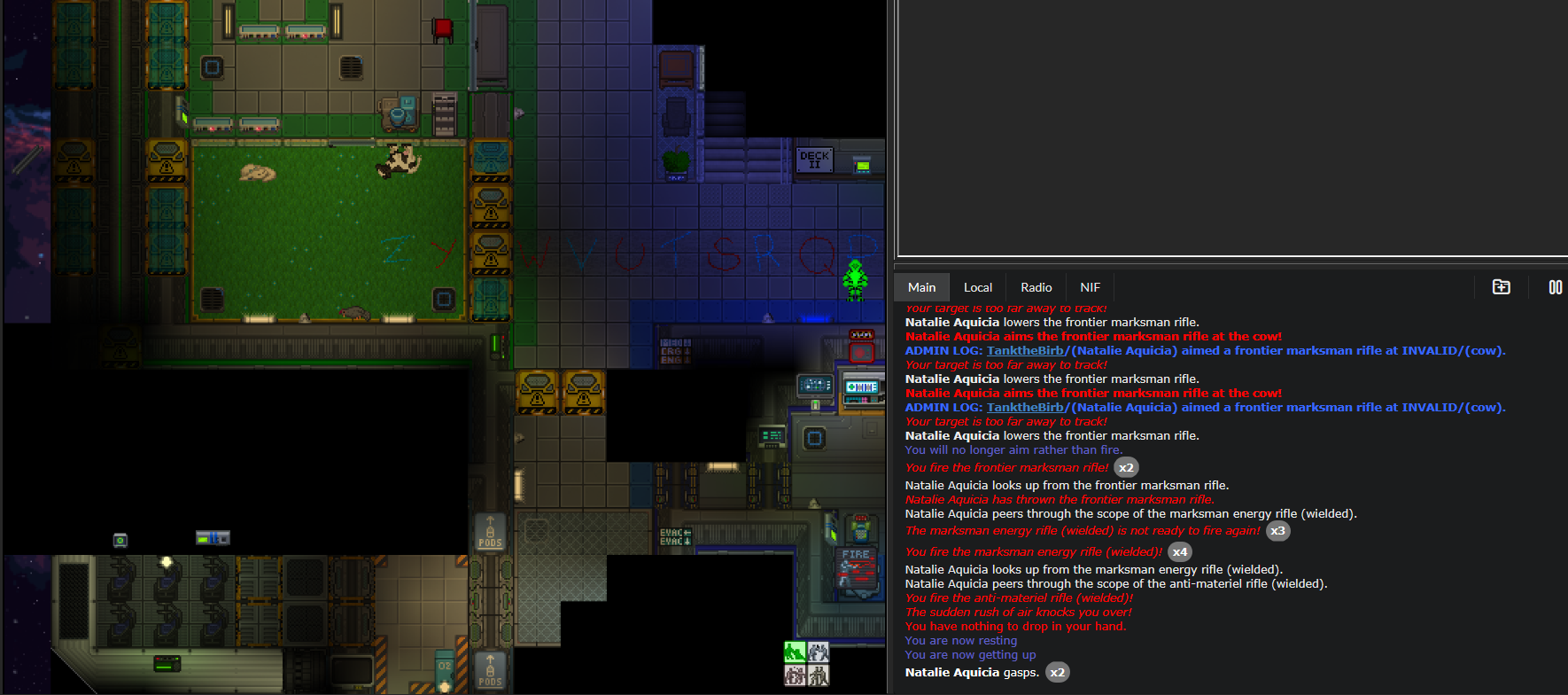Select the Grab intent icon

click(x=795, y=675)
